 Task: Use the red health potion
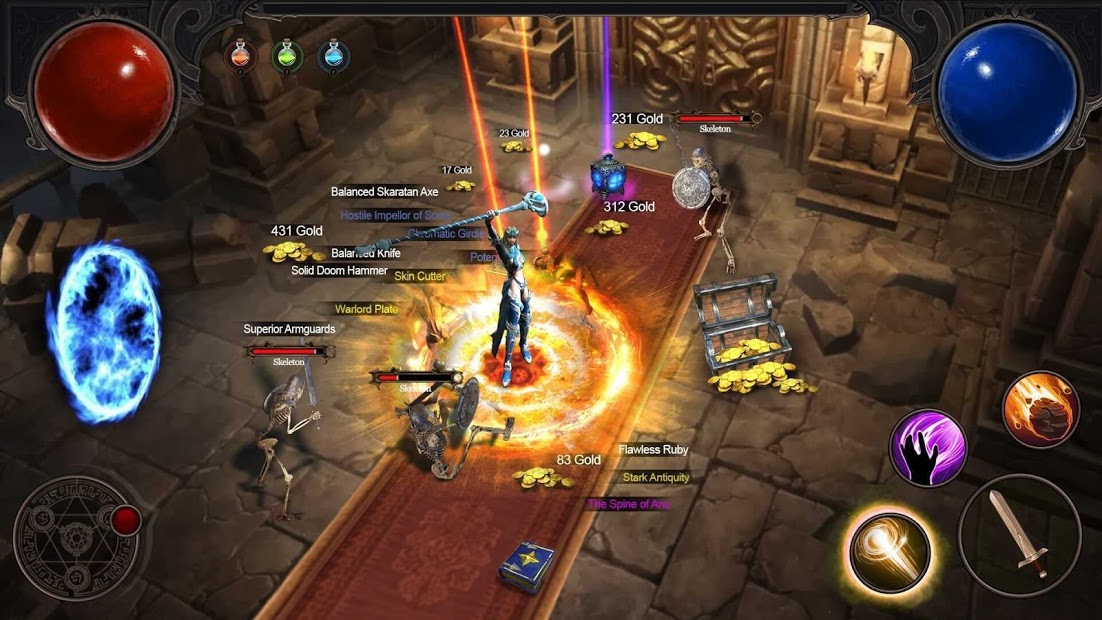pyautogui.click(x=241, y=54)
